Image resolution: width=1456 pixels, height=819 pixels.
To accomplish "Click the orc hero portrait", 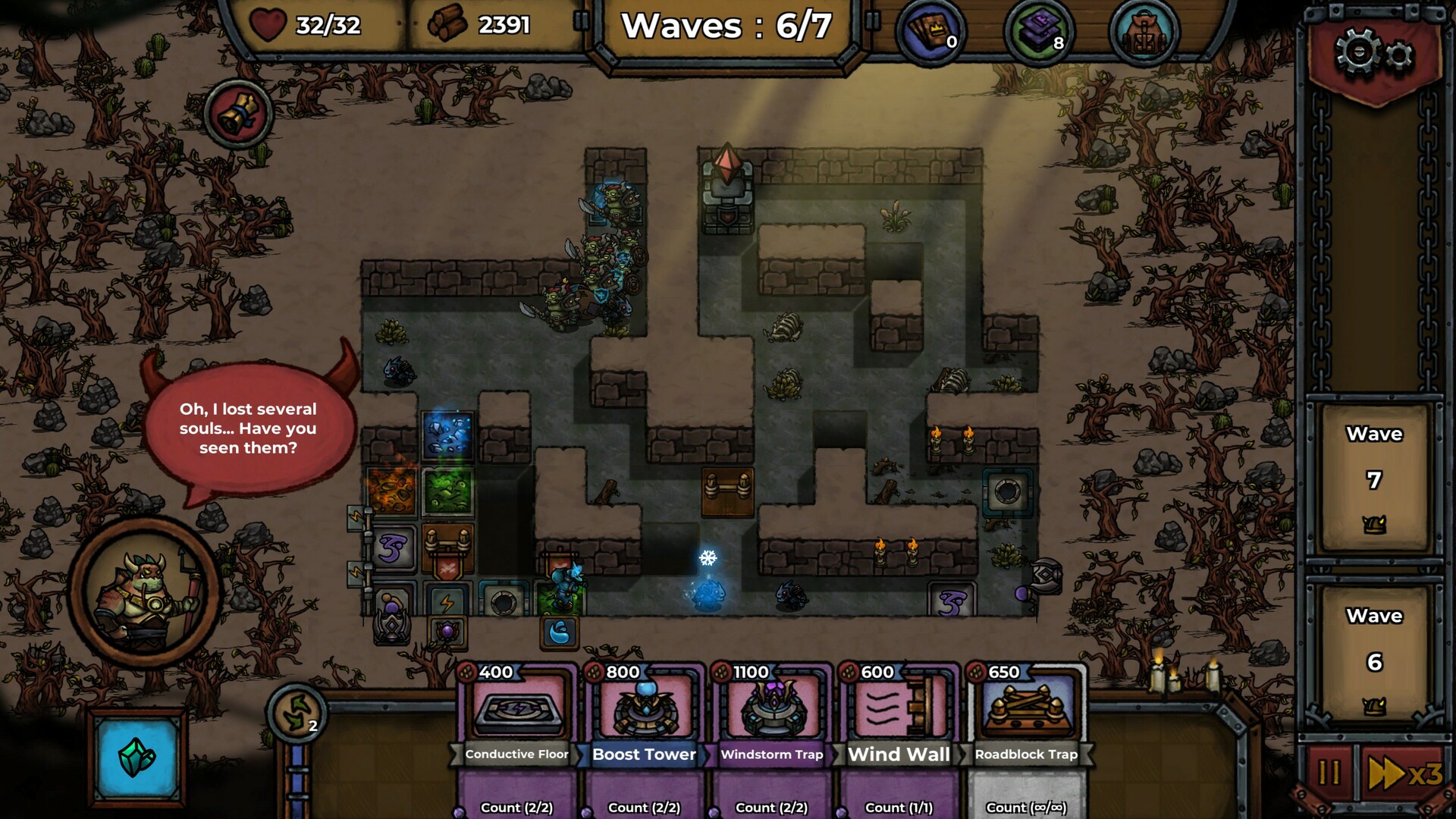I will 146,590.
